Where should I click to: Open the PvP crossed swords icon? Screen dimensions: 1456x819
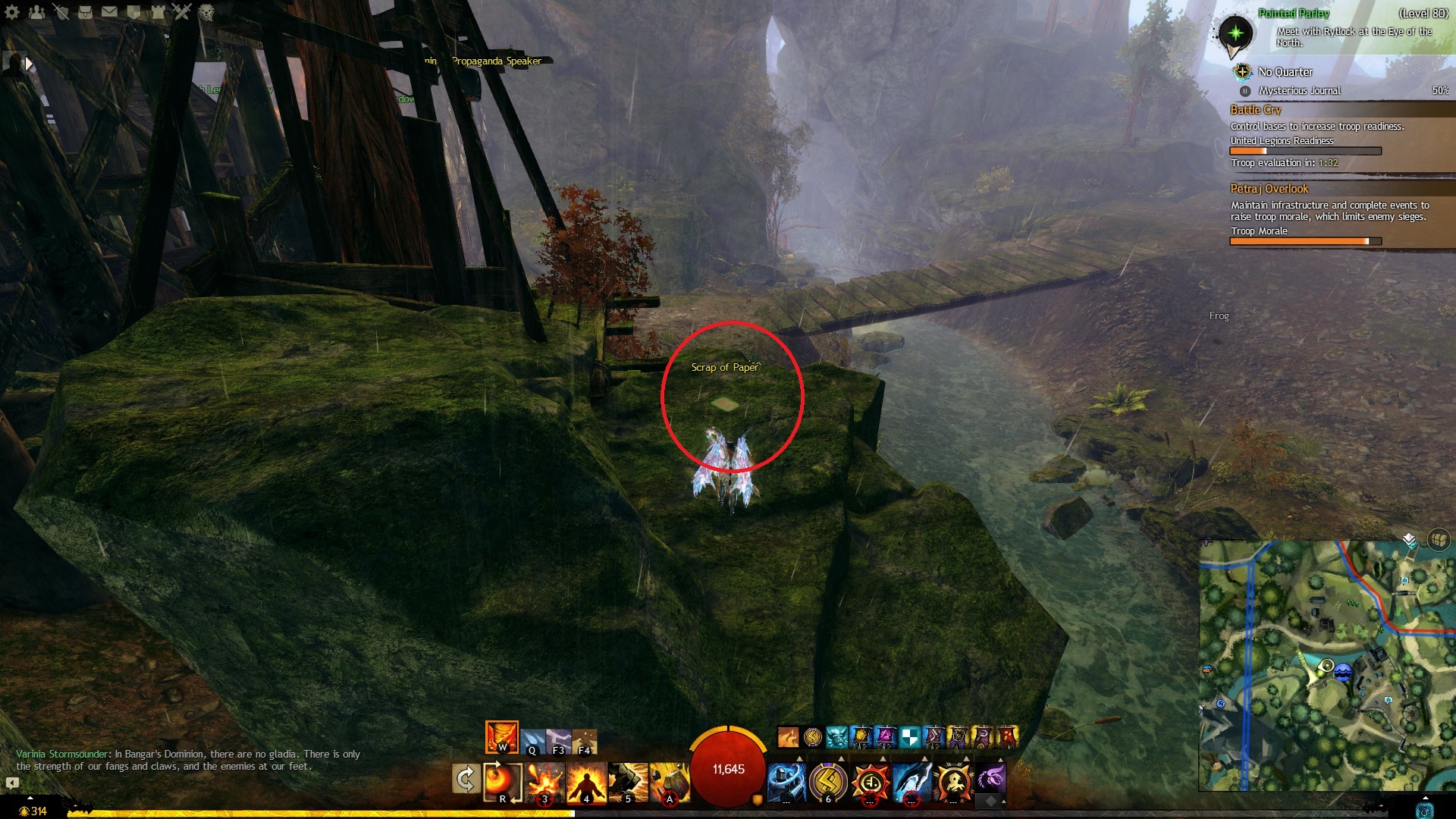(x=182, y=12)
